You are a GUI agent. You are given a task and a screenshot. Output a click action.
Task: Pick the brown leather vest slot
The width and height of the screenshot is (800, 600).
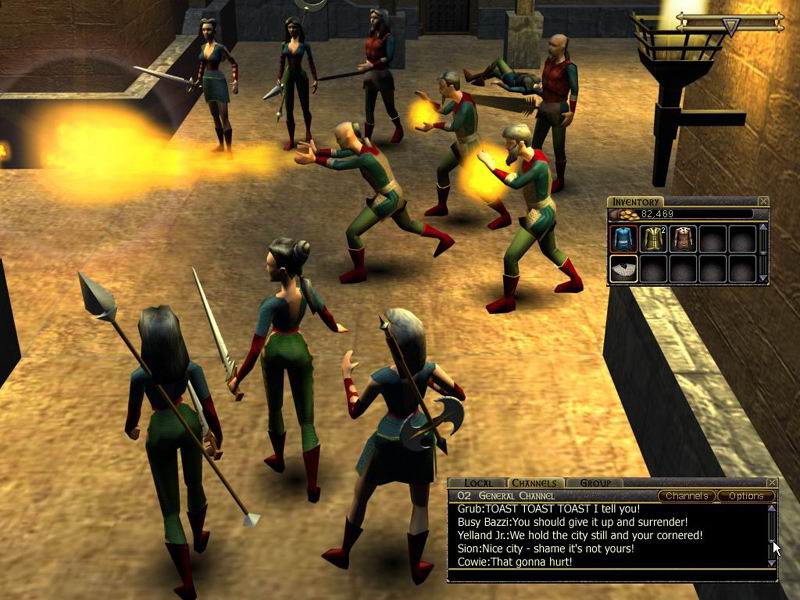pyautogui.click(x=683, y=238)
